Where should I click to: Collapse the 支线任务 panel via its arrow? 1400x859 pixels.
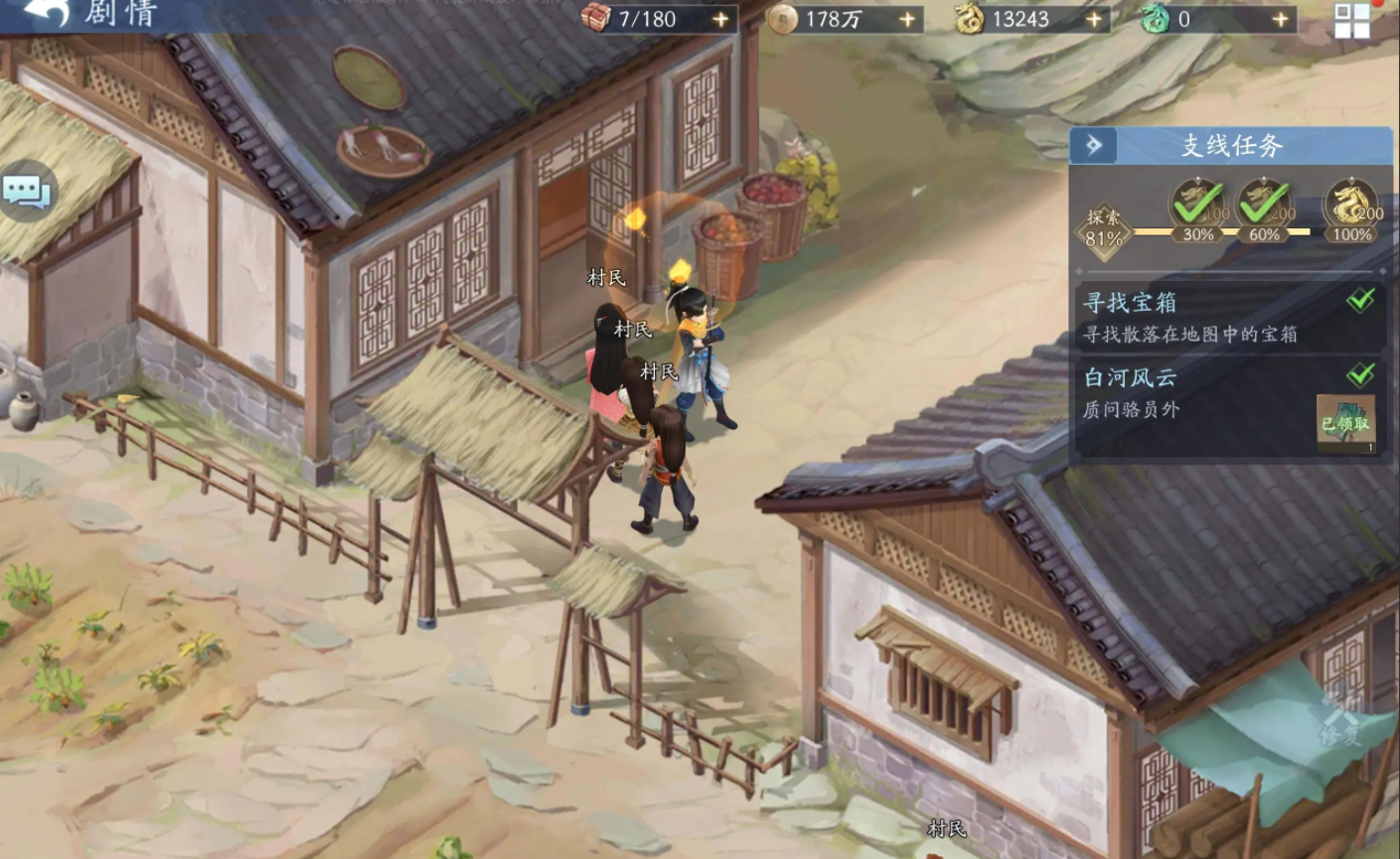[1092, 145]
